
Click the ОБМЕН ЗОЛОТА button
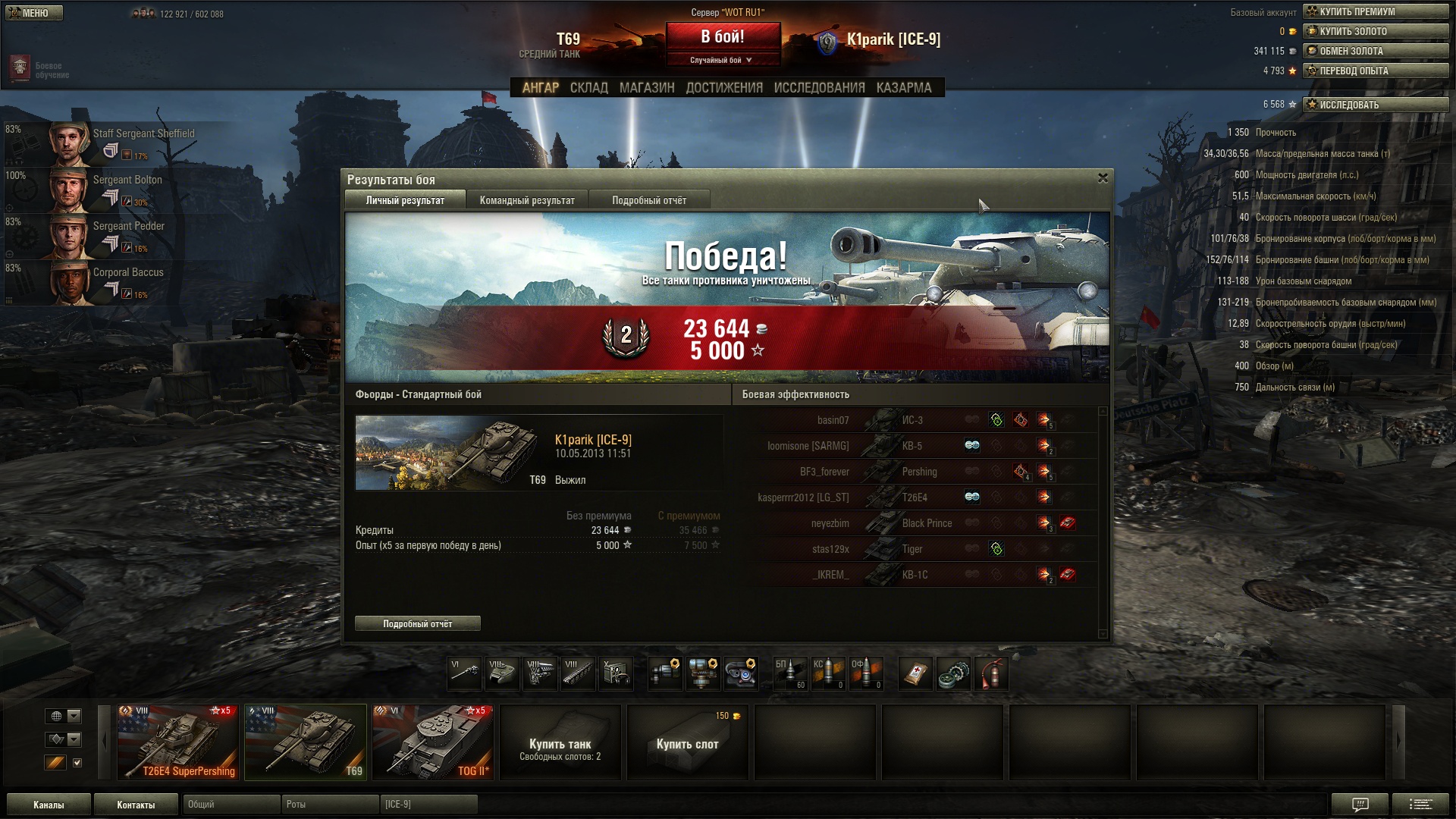click(x=1375, y=51)
